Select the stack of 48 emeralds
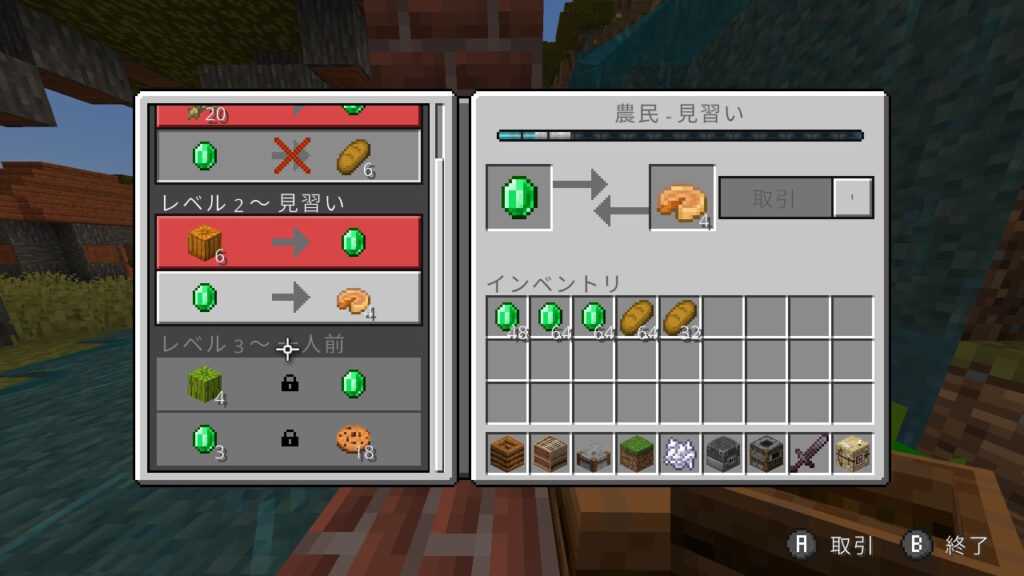This screenshot has width=1024, height=576. 508,317
